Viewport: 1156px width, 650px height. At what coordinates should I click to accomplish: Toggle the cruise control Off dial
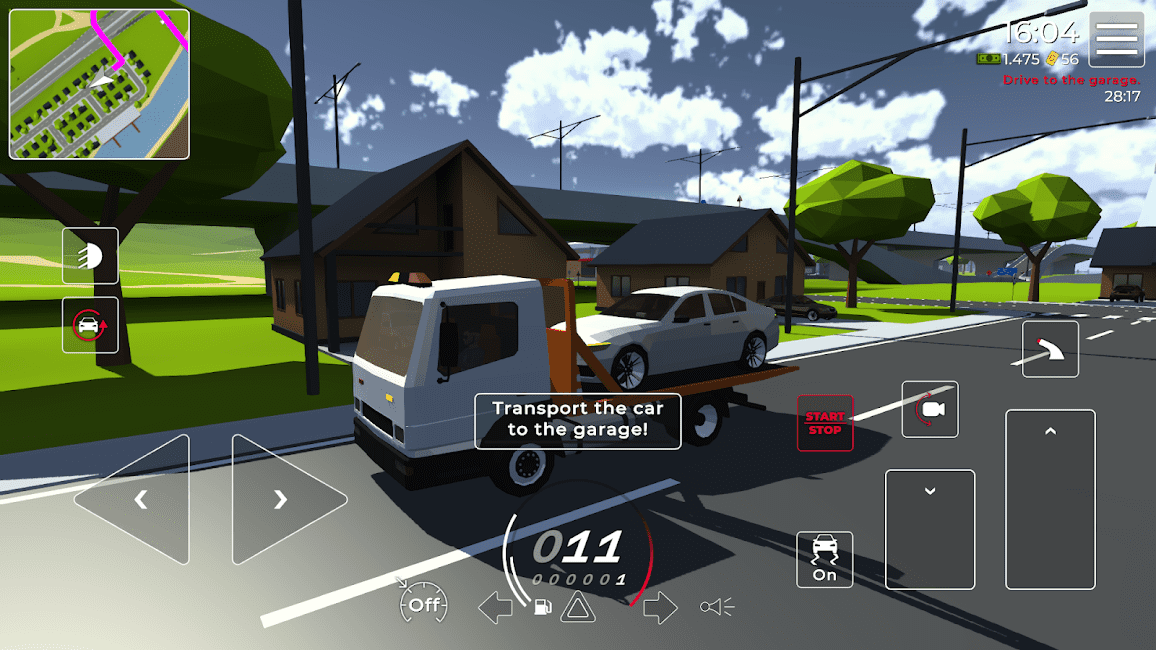423,604
